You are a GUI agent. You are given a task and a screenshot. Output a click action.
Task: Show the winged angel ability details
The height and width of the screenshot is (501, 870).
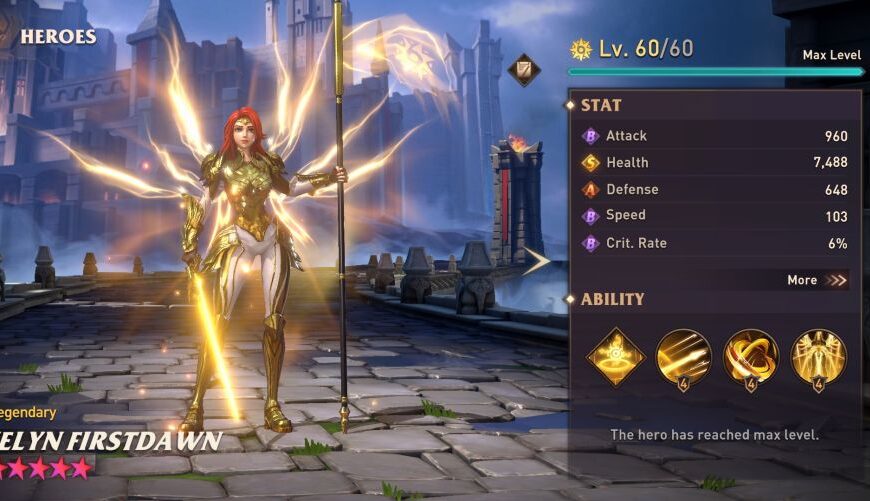pos(819,356)
